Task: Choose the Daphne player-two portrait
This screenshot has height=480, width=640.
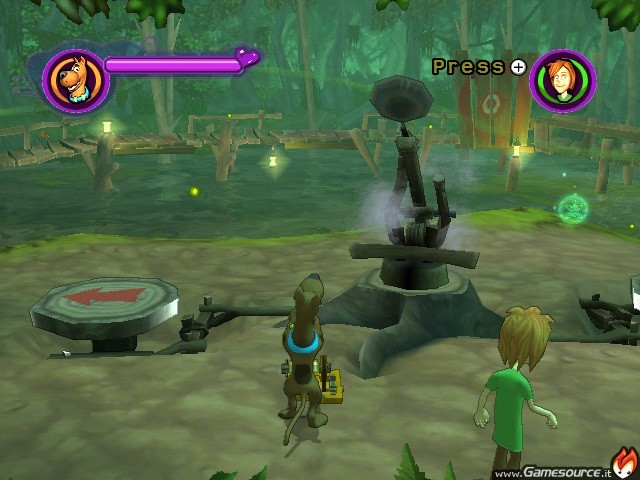Action: [x=563, y=80]
